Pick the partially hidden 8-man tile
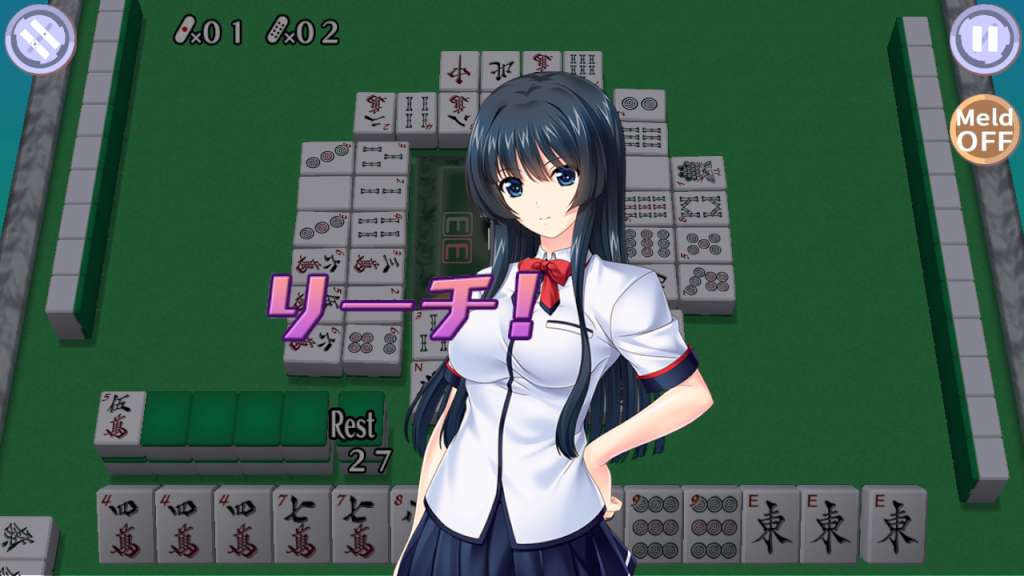1024x576 pixels. (403, 520)
